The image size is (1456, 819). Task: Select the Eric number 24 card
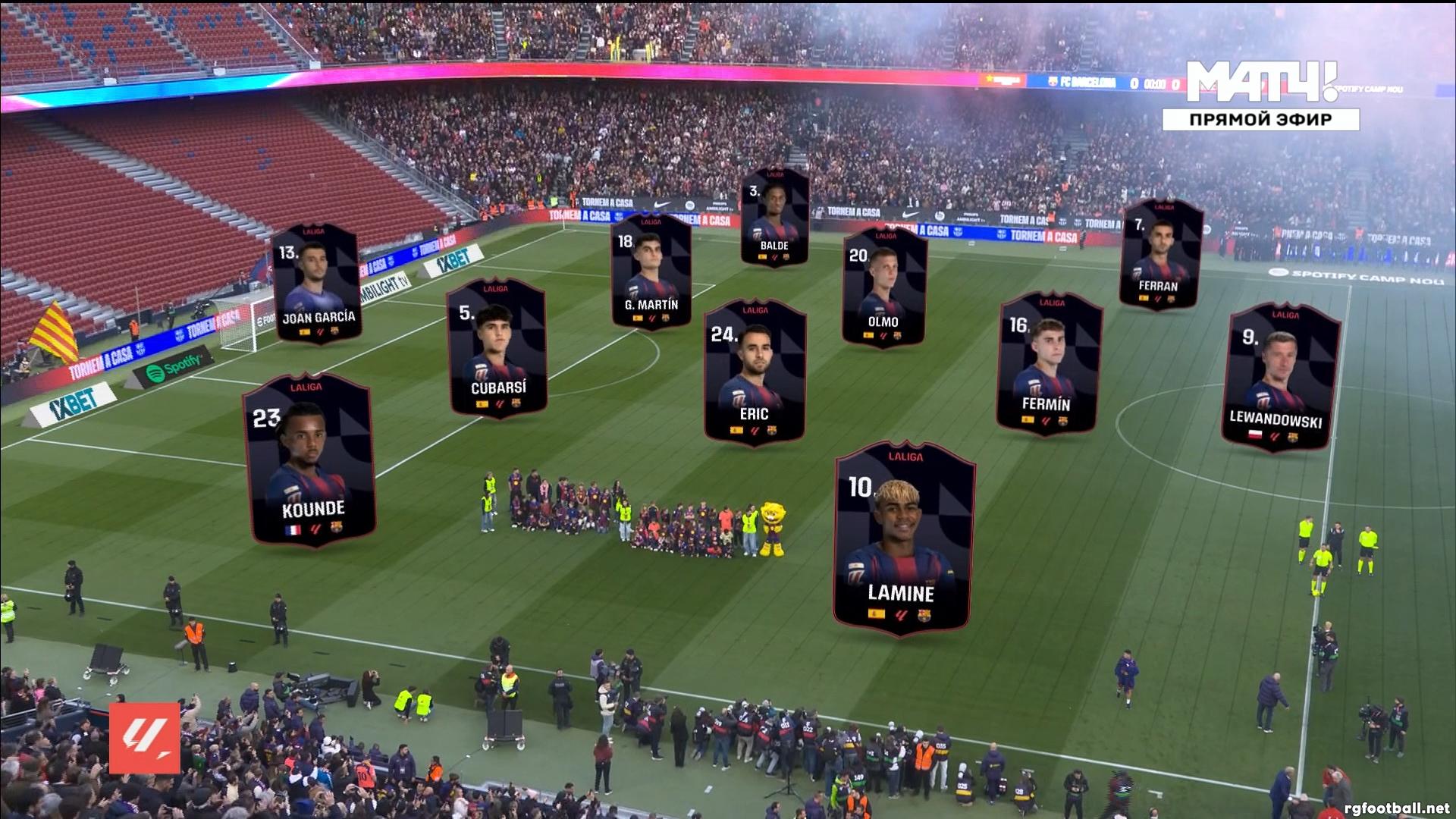[754, 371]
